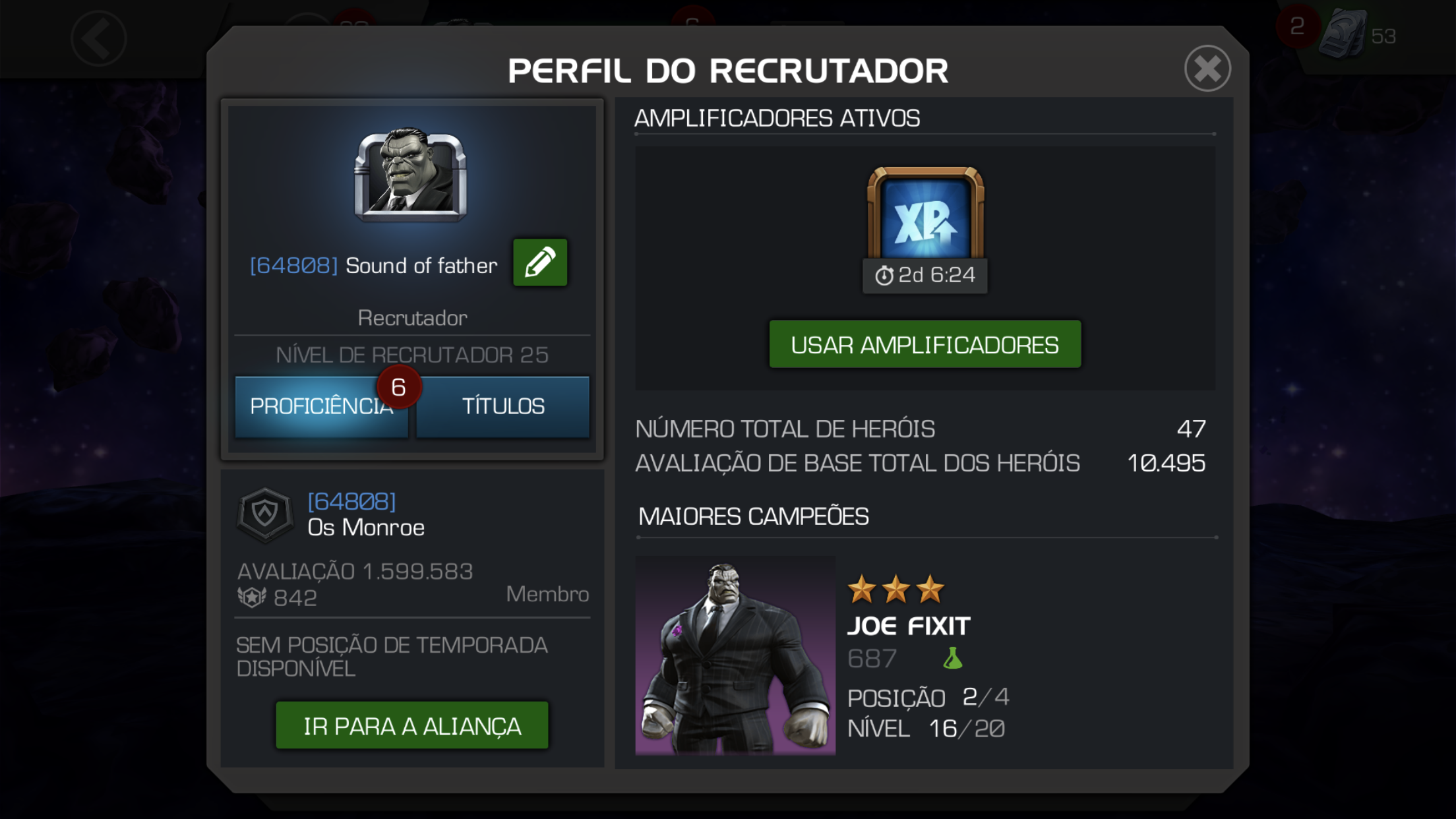1456x819 pixels.
Task: Switch to the TÍTULOS tab
Action: tap(502, 407)
